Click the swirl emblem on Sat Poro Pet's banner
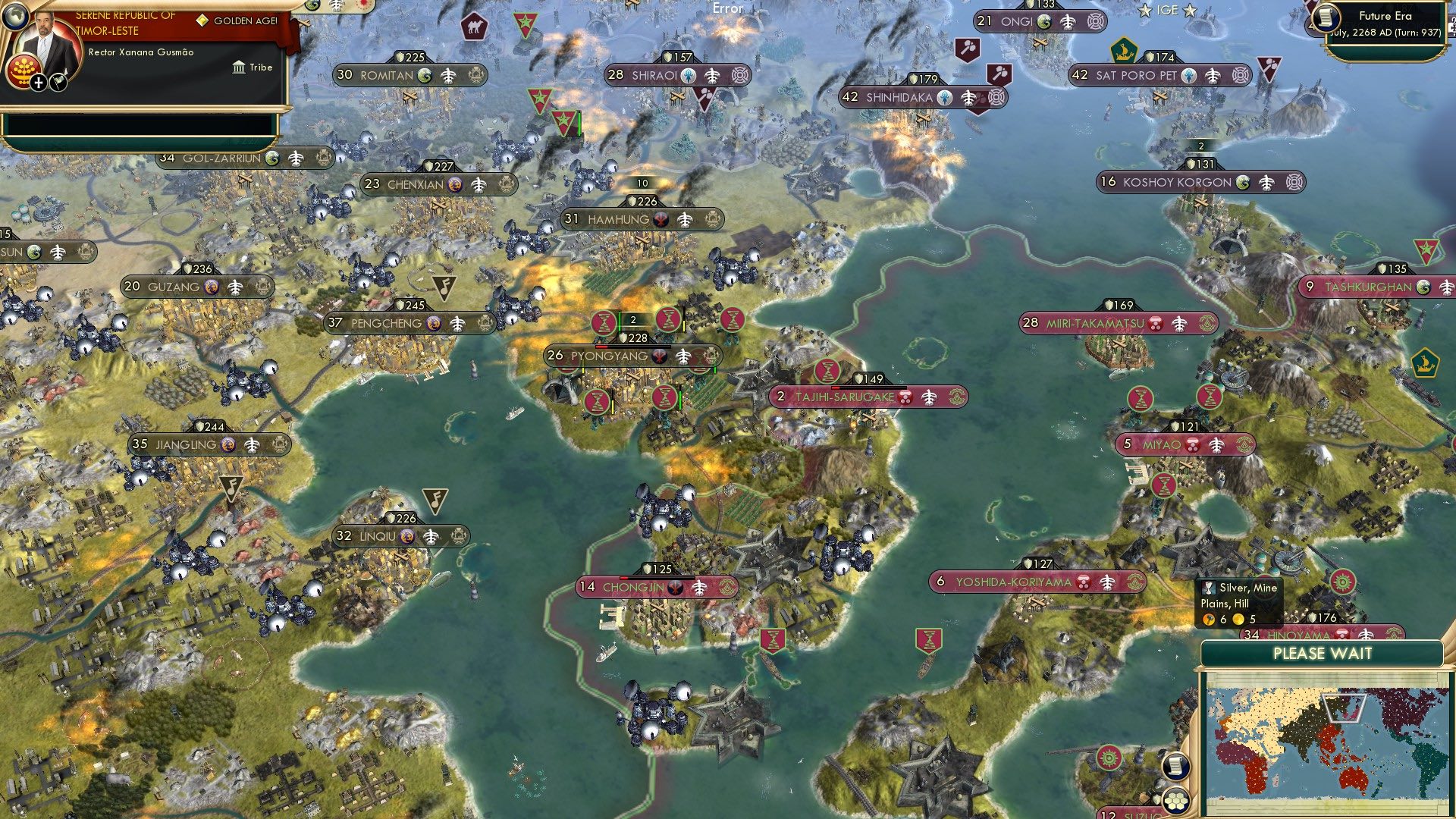Viewport: 1456px width, 819px height. coord(1241,76)
